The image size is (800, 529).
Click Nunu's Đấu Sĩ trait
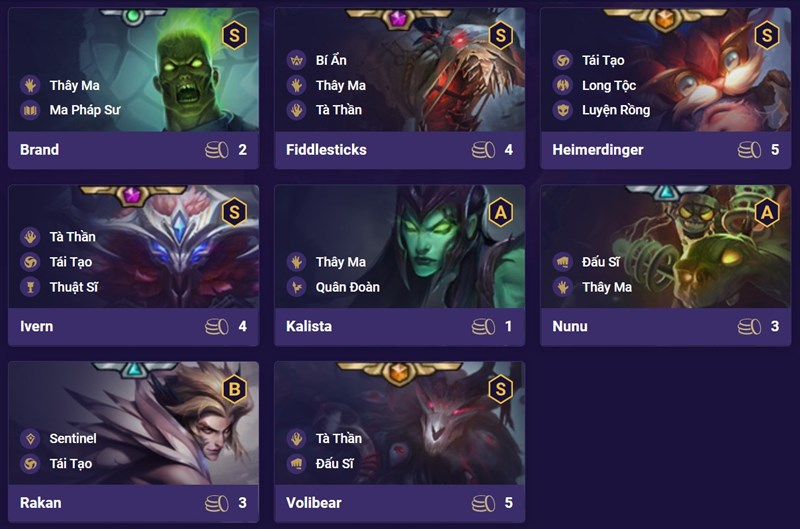click(x=603, y=262)
